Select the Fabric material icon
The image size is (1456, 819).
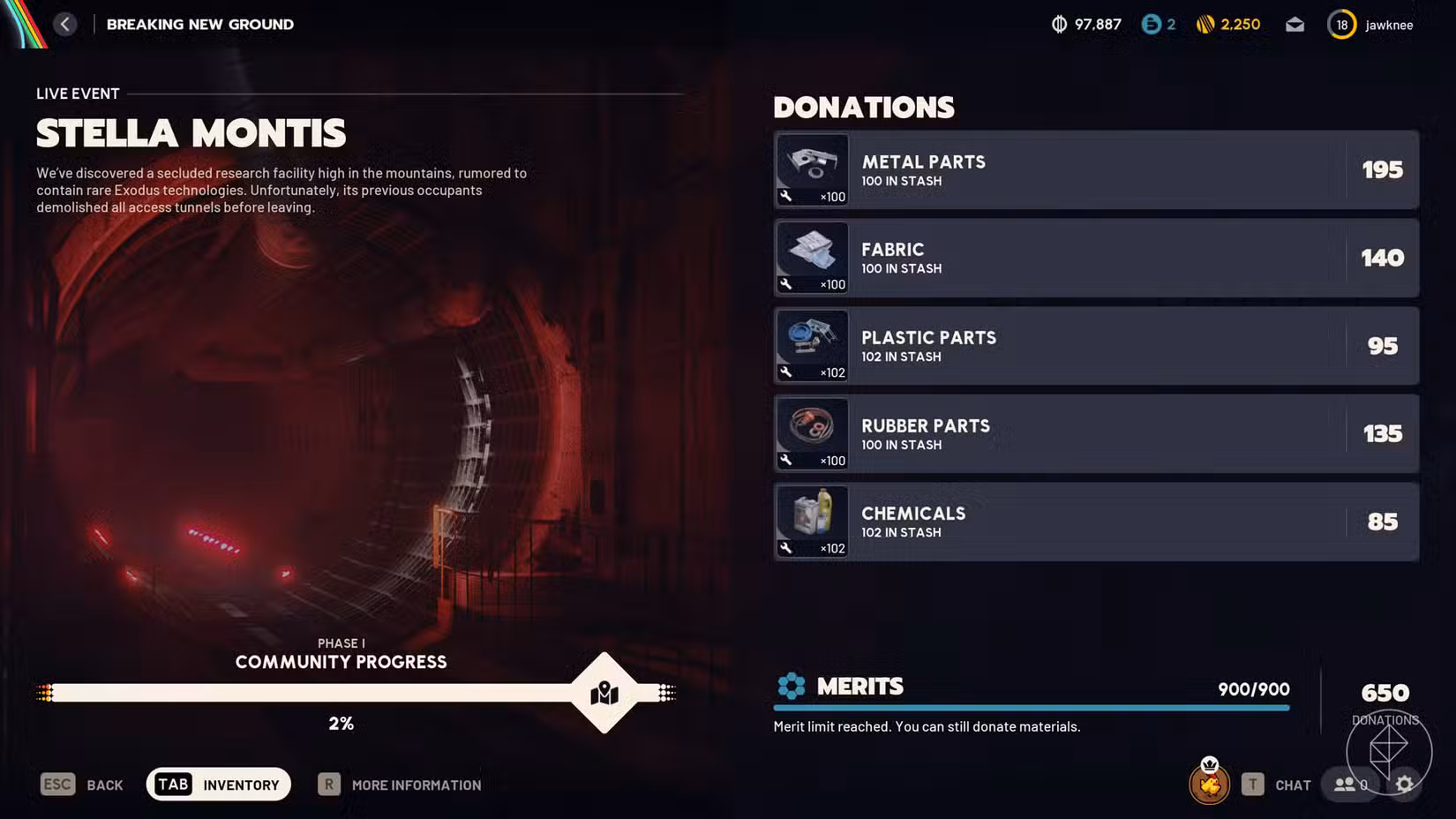point(811,258)
